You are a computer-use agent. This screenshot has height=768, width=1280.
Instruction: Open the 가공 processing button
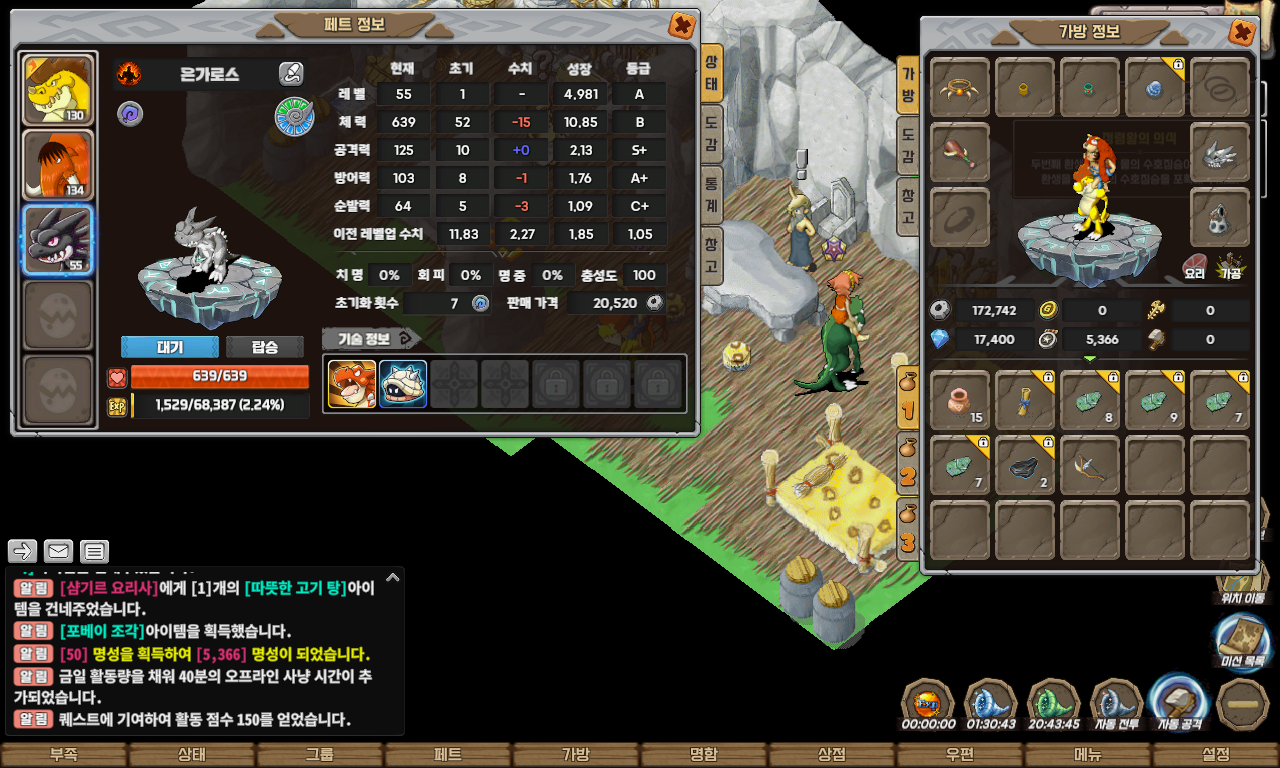coord(1230,265)
